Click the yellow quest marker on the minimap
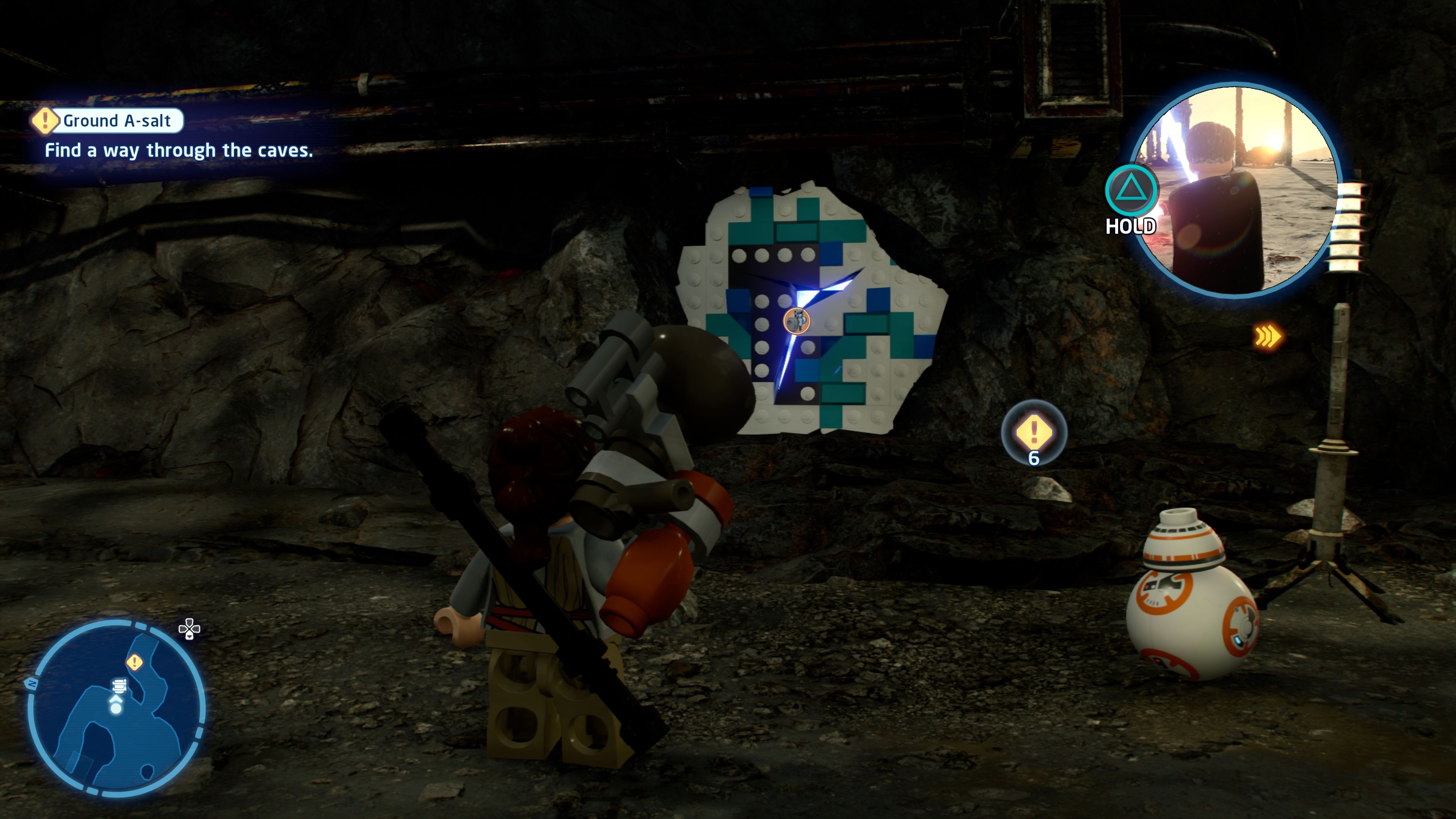The height and width of the screenshot is (819, 1456). point(135,662)
